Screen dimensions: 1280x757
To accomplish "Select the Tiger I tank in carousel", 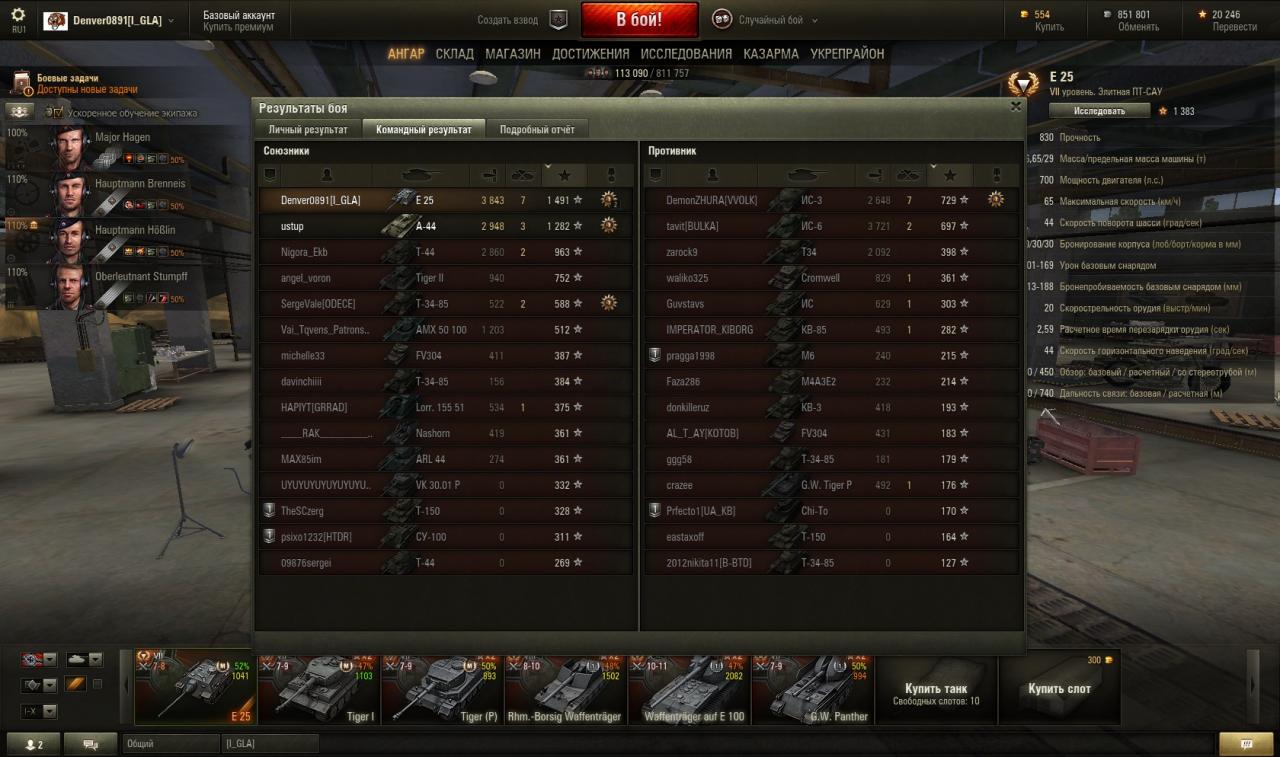I will [318, 686].
